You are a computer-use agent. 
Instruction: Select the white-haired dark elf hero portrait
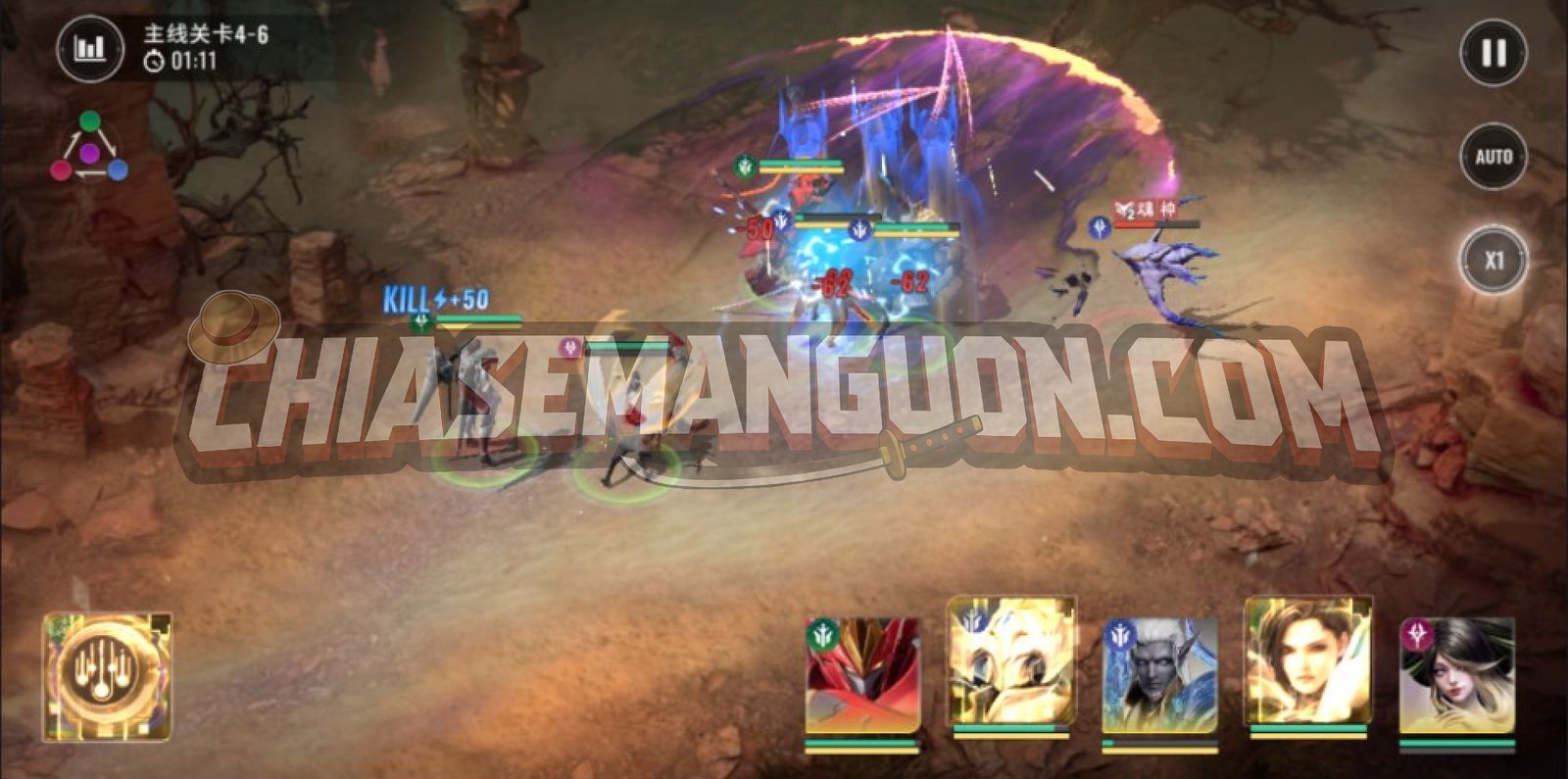pos(1159,676)
